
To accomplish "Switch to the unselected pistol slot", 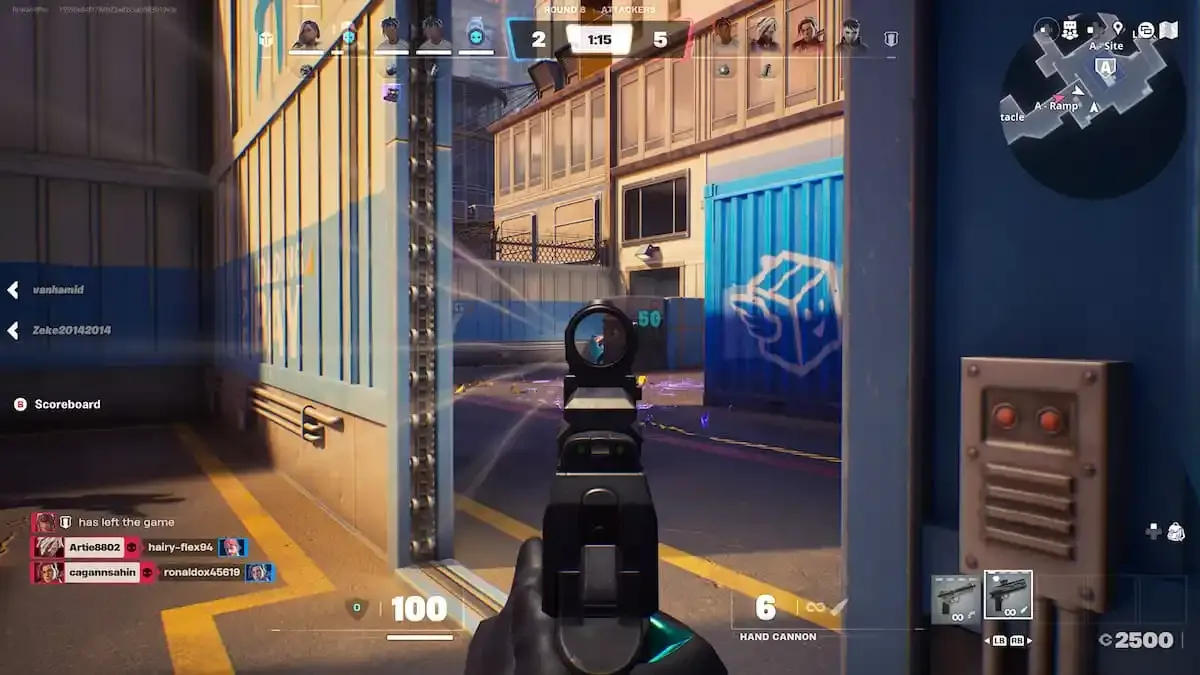I will (955, 599).
